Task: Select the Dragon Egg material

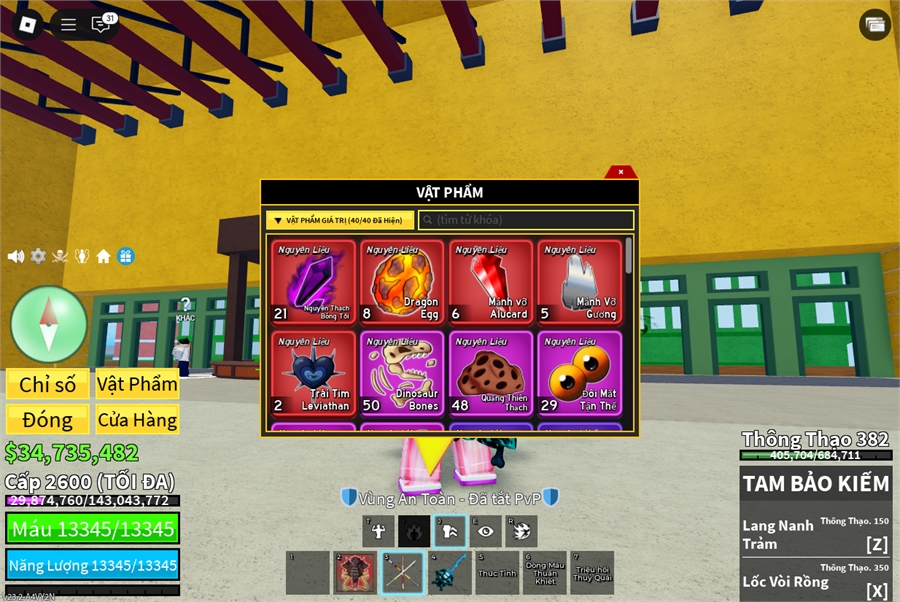Action: tap(402, 282)
